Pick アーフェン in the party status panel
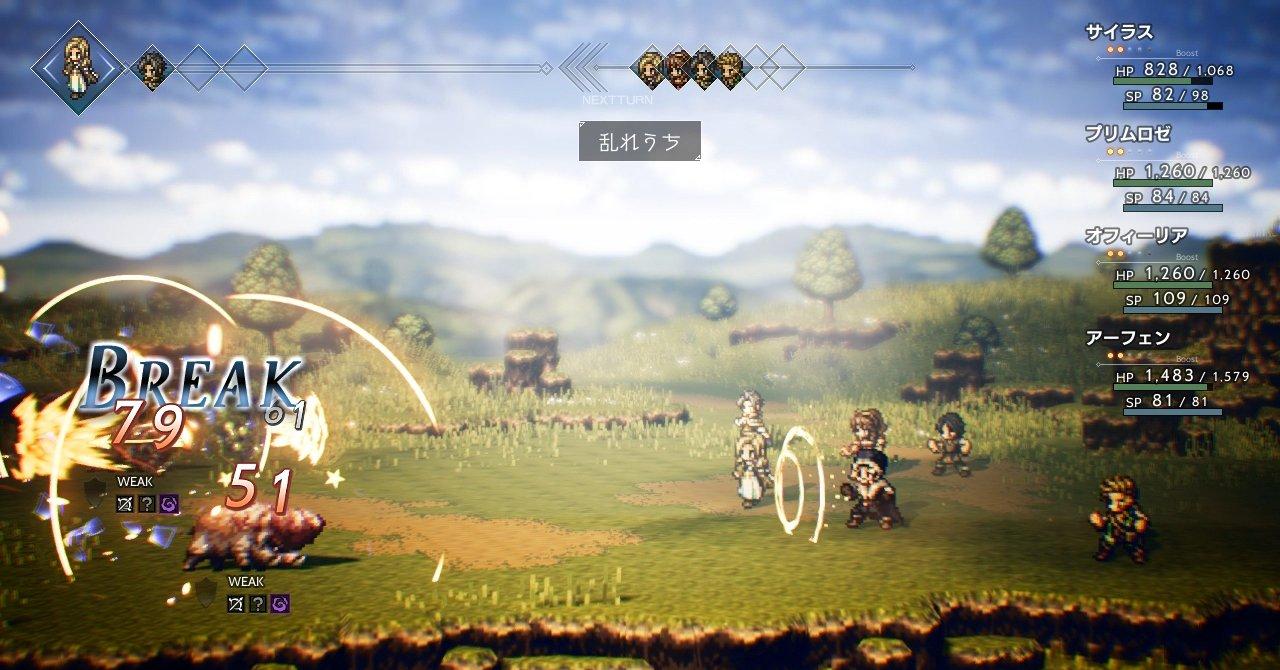 1127,338
